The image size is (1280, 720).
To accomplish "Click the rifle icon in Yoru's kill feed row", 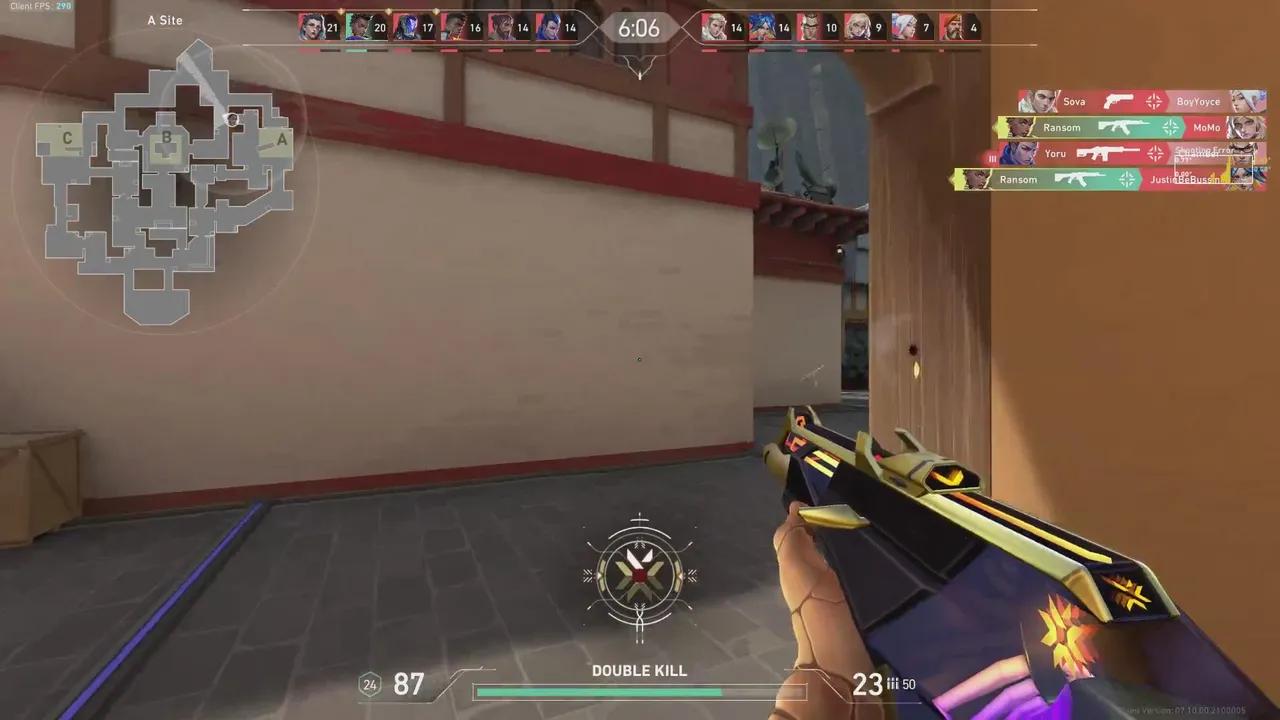I will pos(1106,153).
